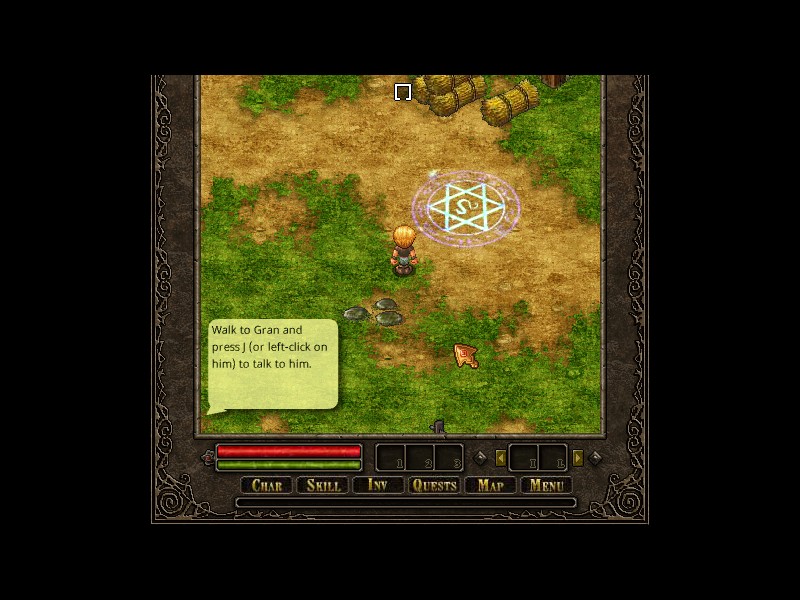Open the Map

[490, 485]
